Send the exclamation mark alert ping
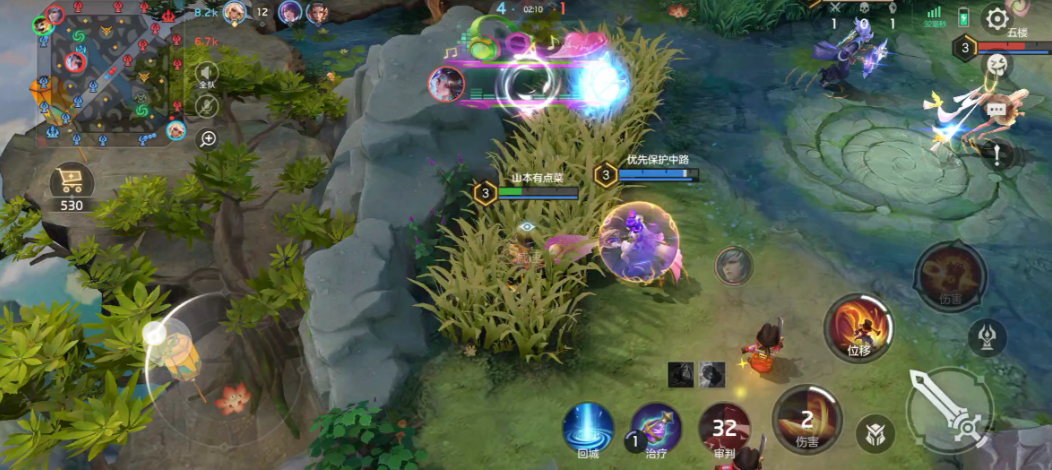The image size is (1052, 470). tap(996, 154)
